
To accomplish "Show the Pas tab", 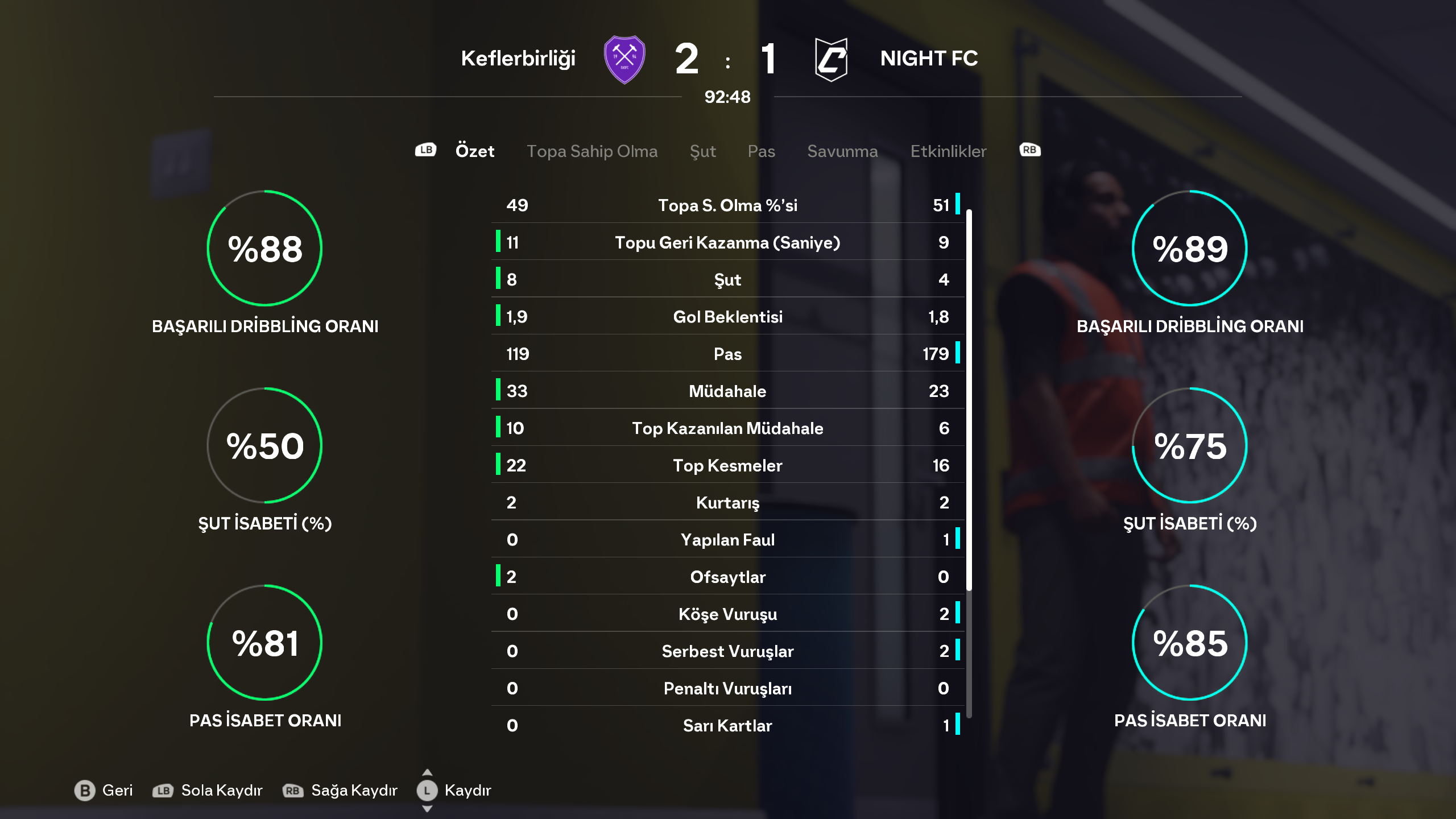I will pos(761,151).
